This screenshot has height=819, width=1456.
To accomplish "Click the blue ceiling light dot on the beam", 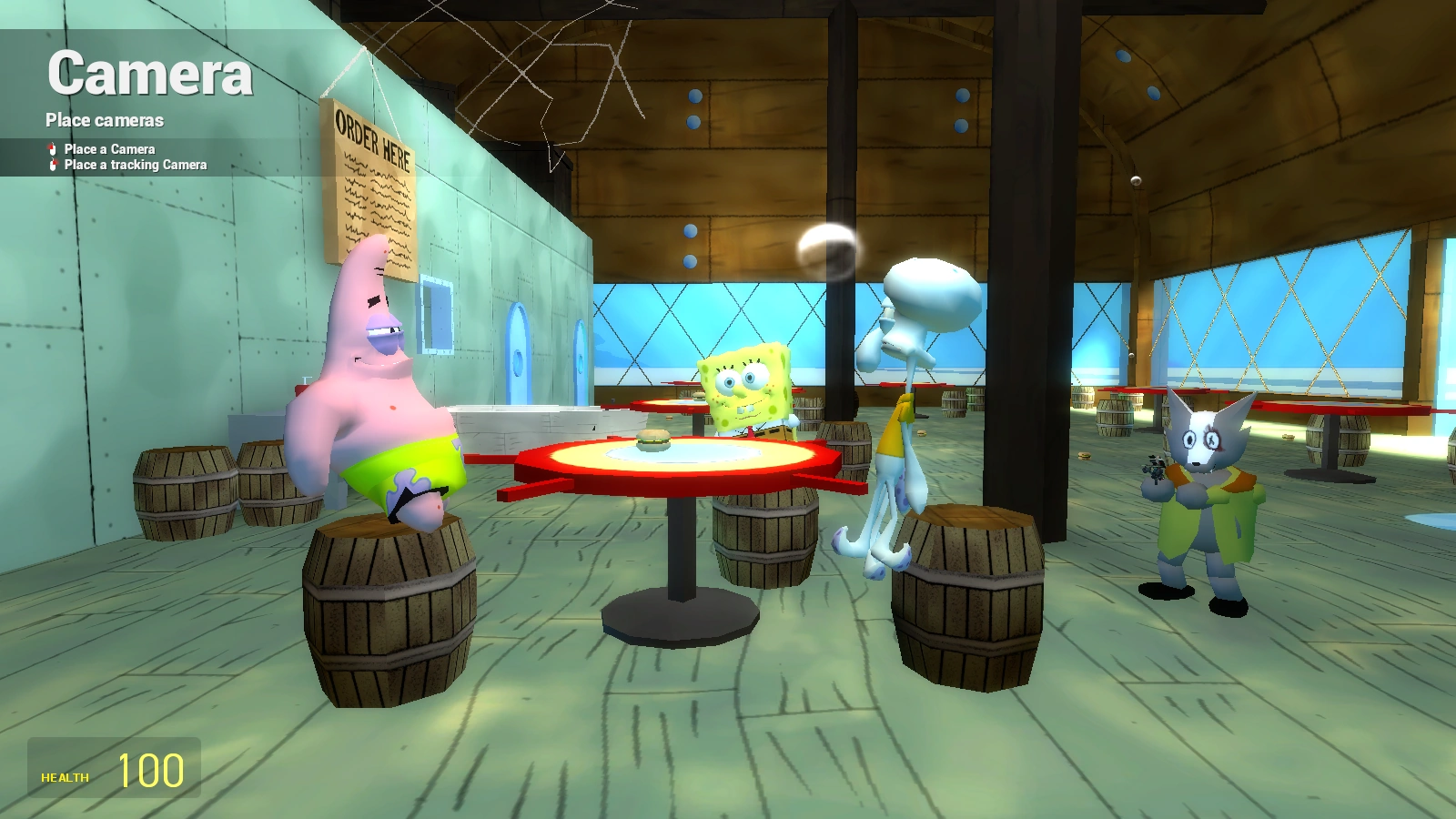I will pyautogui.click(x=696, y=94).
